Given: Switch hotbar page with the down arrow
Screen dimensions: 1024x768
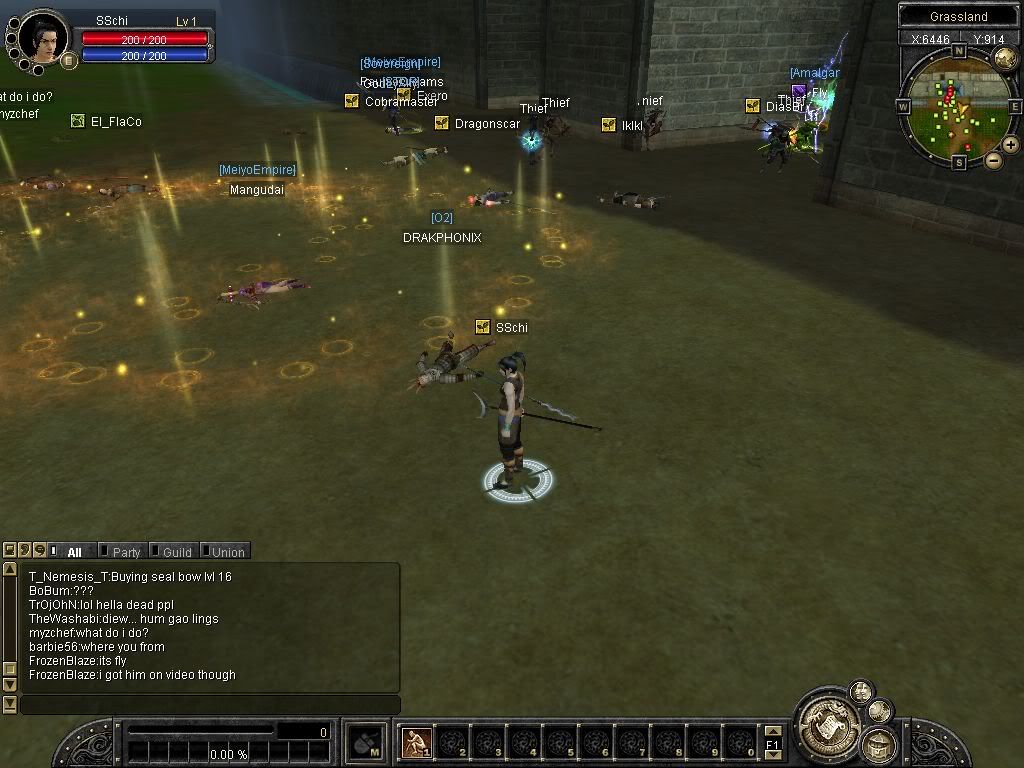Looking at the screenshot, I should (772, 756).
